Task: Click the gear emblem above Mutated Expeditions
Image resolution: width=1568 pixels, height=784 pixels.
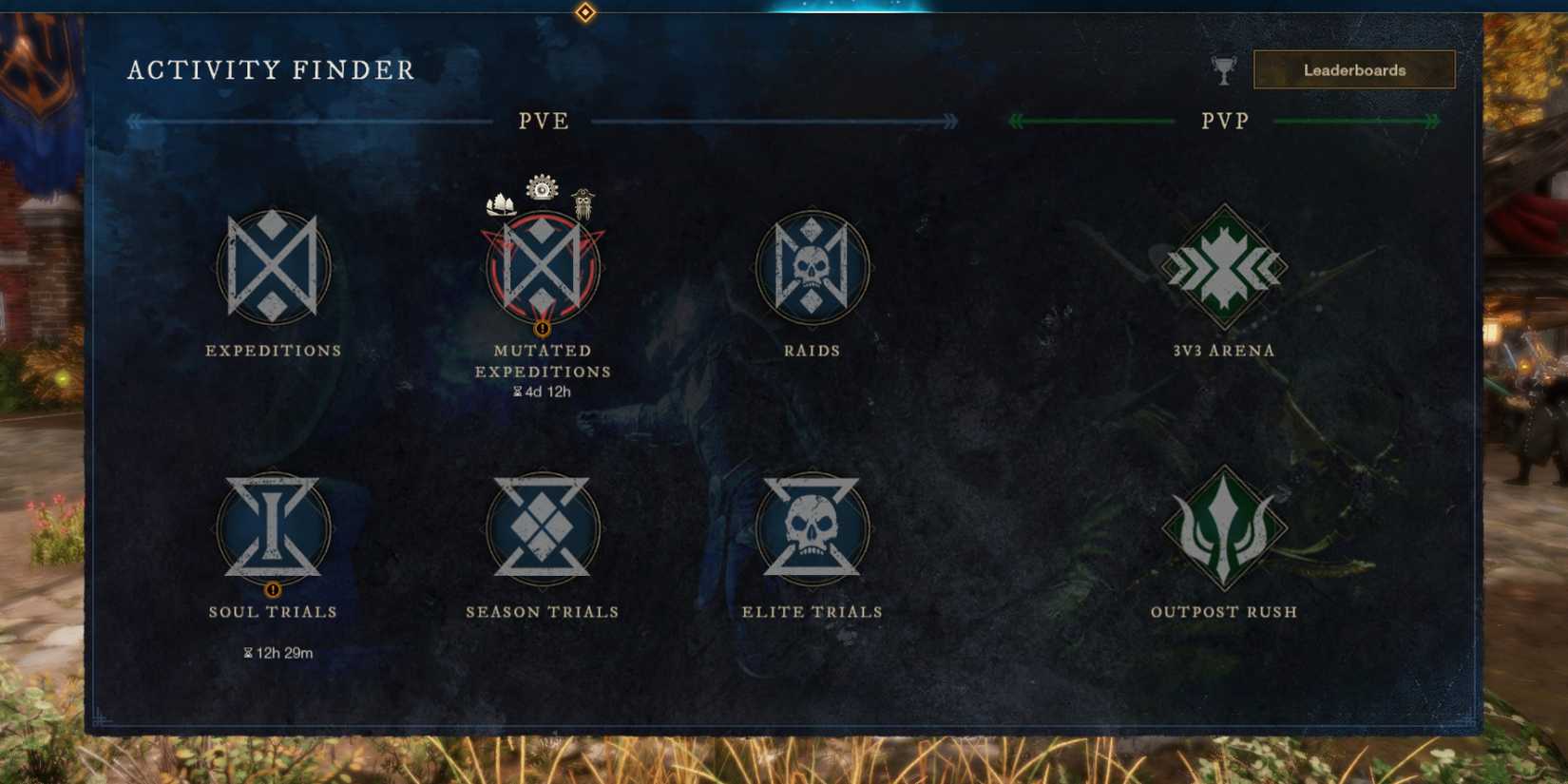Action: (x=541, y=187)
